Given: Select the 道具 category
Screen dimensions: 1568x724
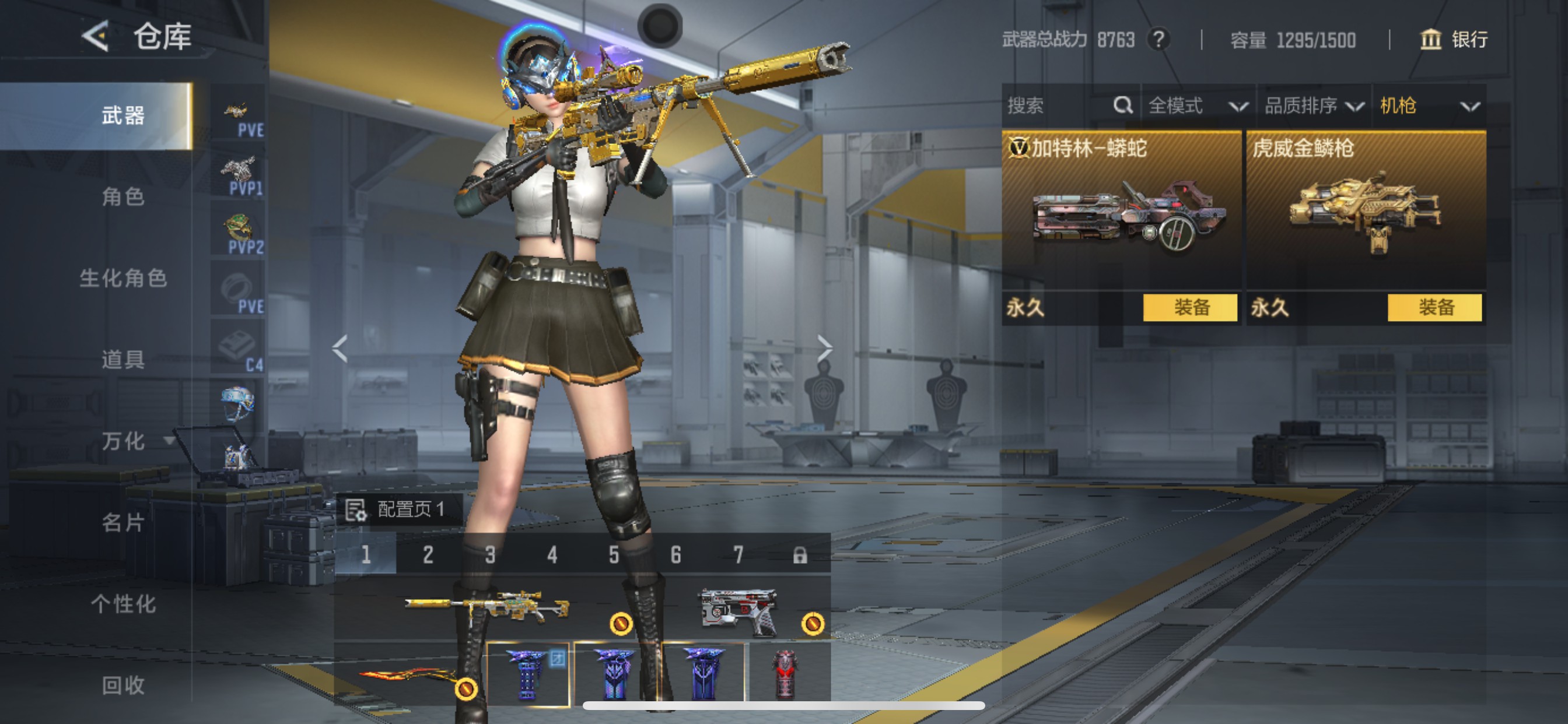Looking at the screenshot, I should [123, 360].
